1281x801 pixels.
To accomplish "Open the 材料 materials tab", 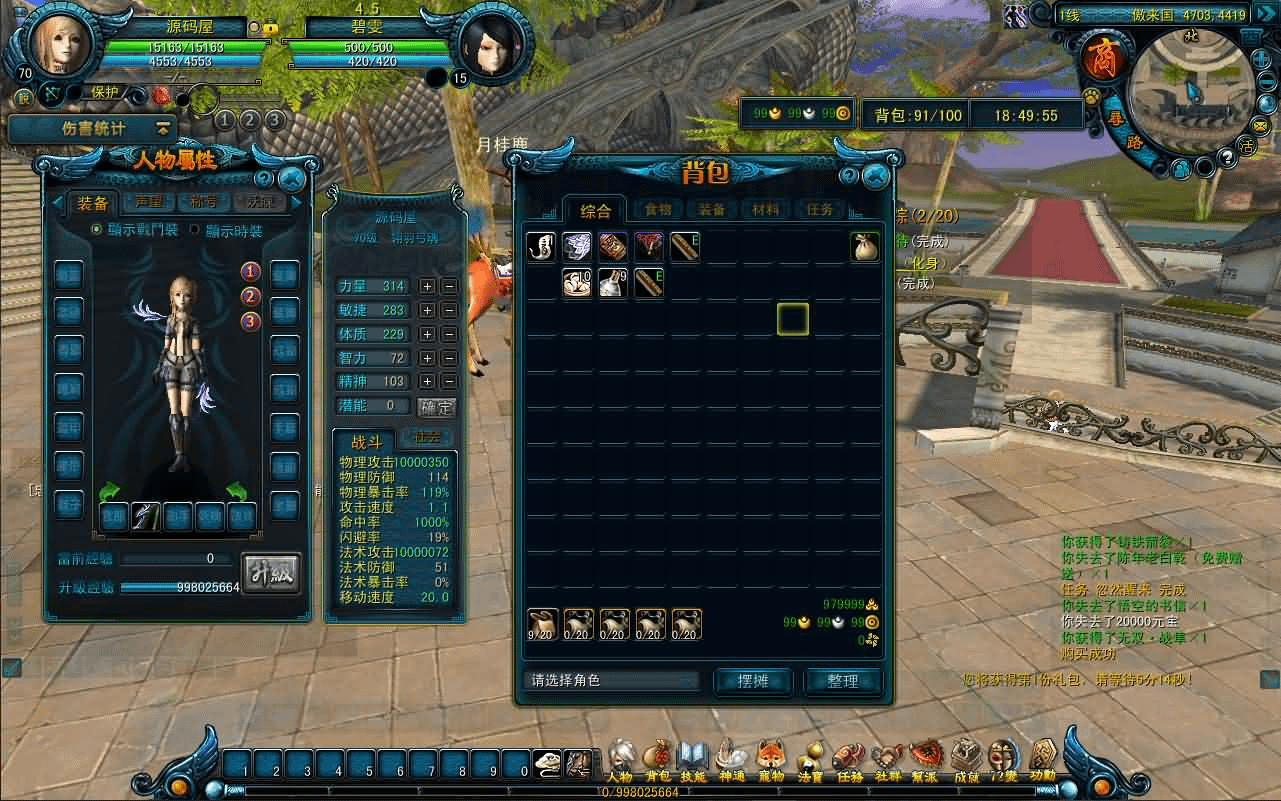I will 765,210.
